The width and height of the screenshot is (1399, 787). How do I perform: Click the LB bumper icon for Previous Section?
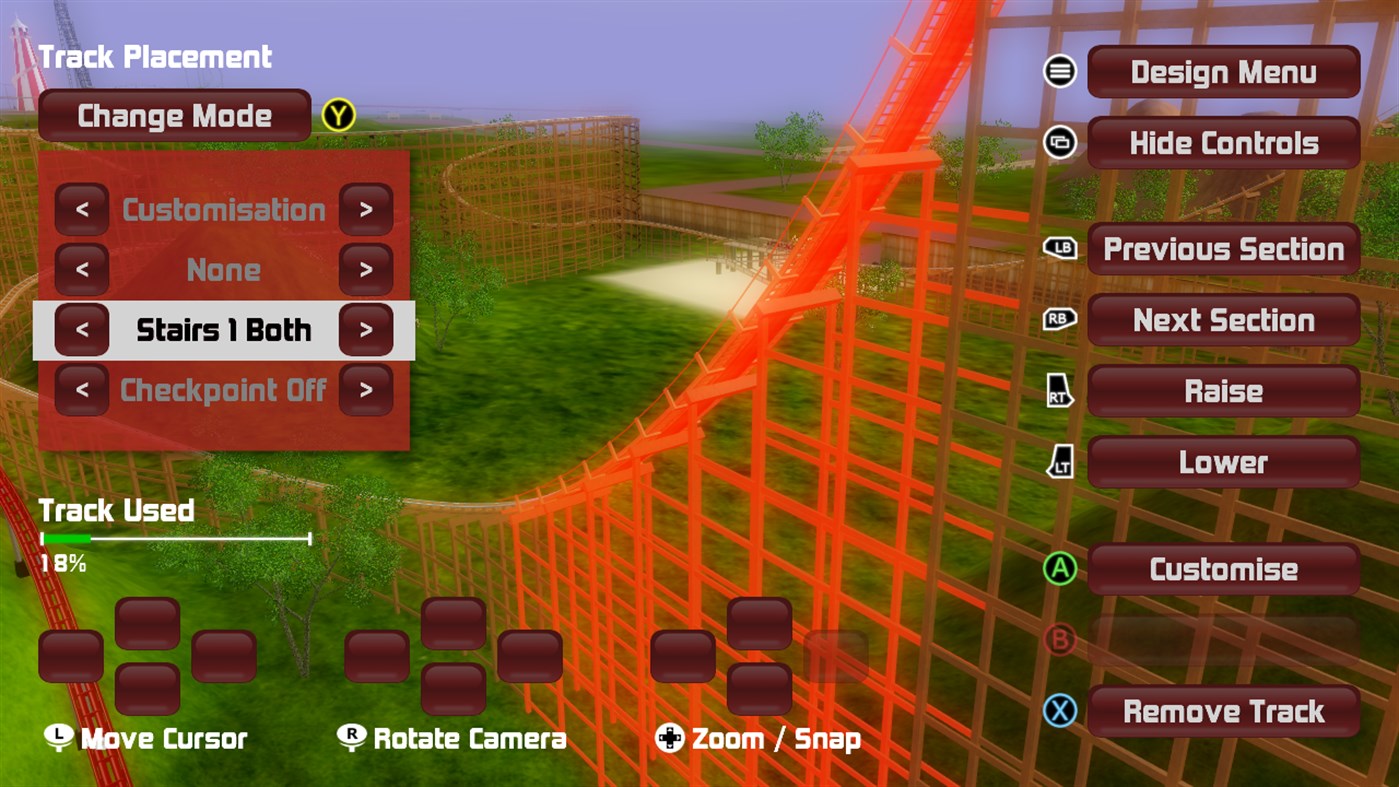coord(1060,249)
